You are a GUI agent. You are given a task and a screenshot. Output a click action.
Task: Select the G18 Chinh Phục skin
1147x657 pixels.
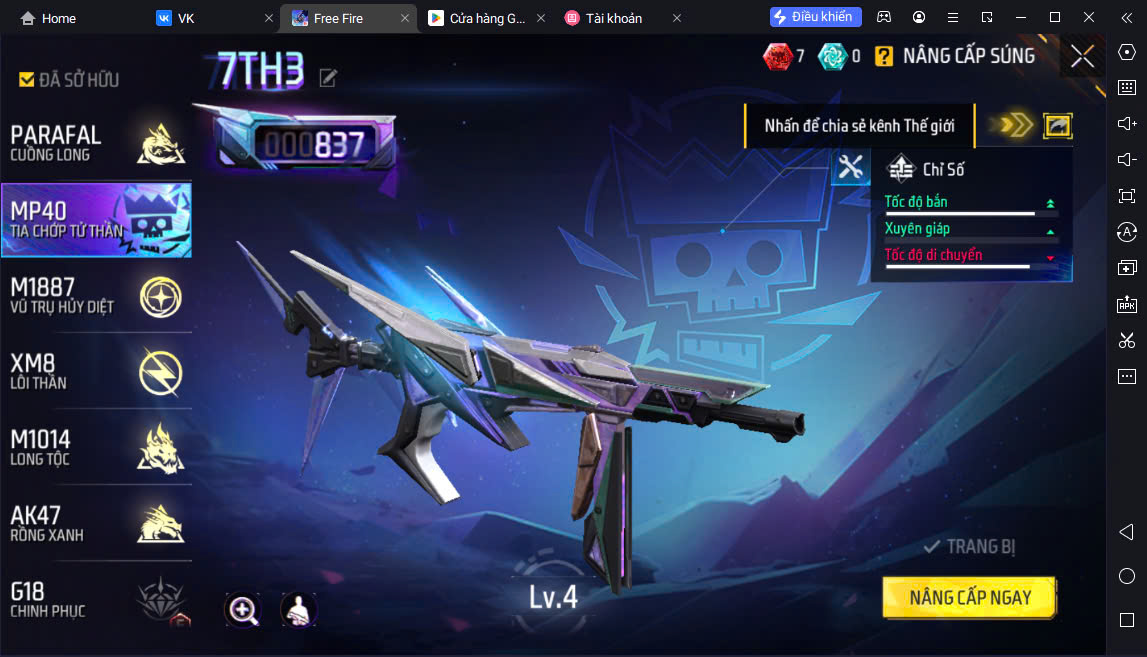96,599
